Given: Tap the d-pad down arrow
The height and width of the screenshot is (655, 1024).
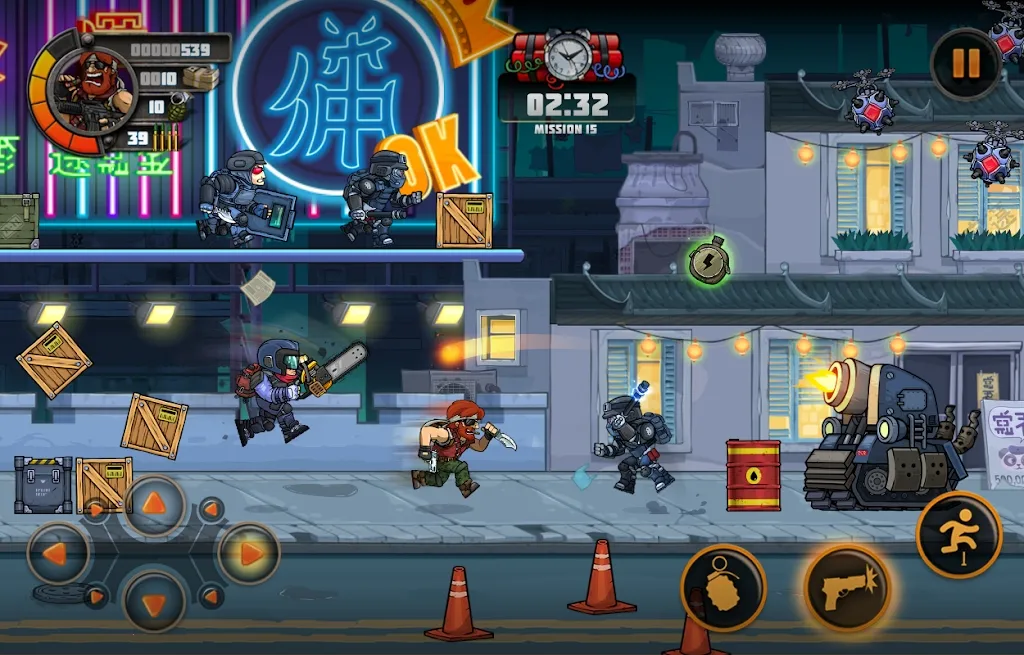Looking at the screenshot, I should pos(154,600).
